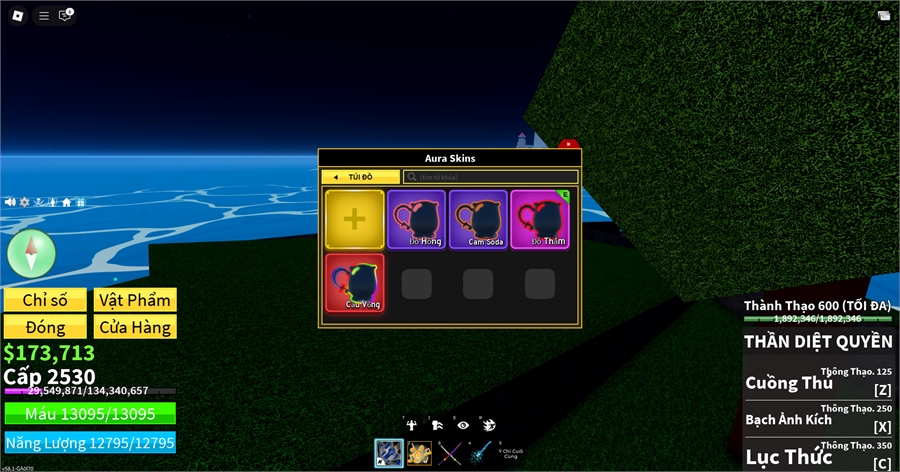Viewport: 900px width, 472px height.
Task: Open the Cửa Hàng shop
Action: click(135, 327)
